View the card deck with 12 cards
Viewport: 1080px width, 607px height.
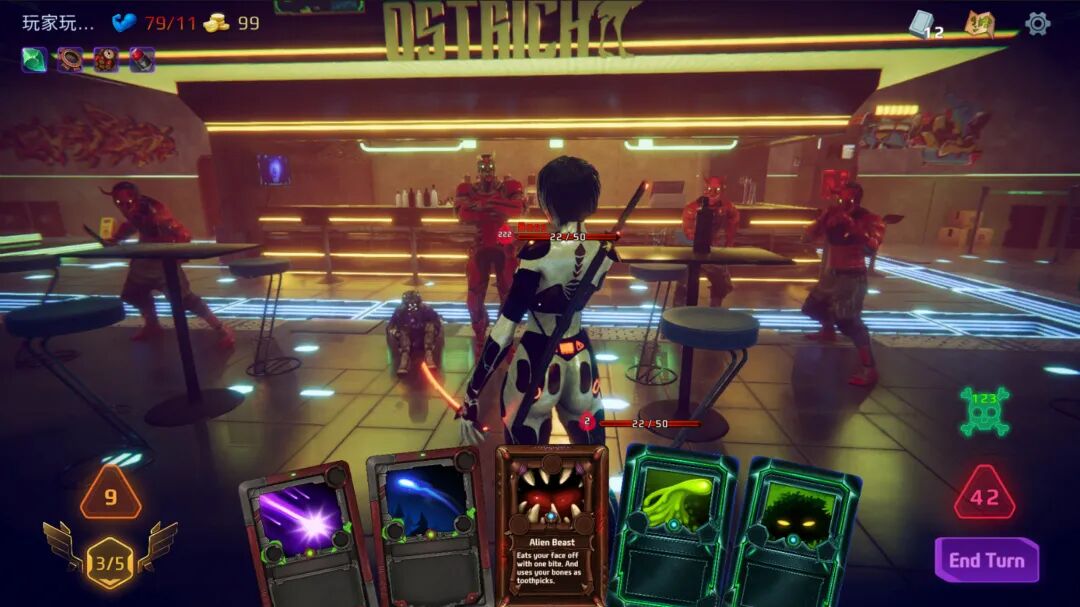click(x=924, y=25)
